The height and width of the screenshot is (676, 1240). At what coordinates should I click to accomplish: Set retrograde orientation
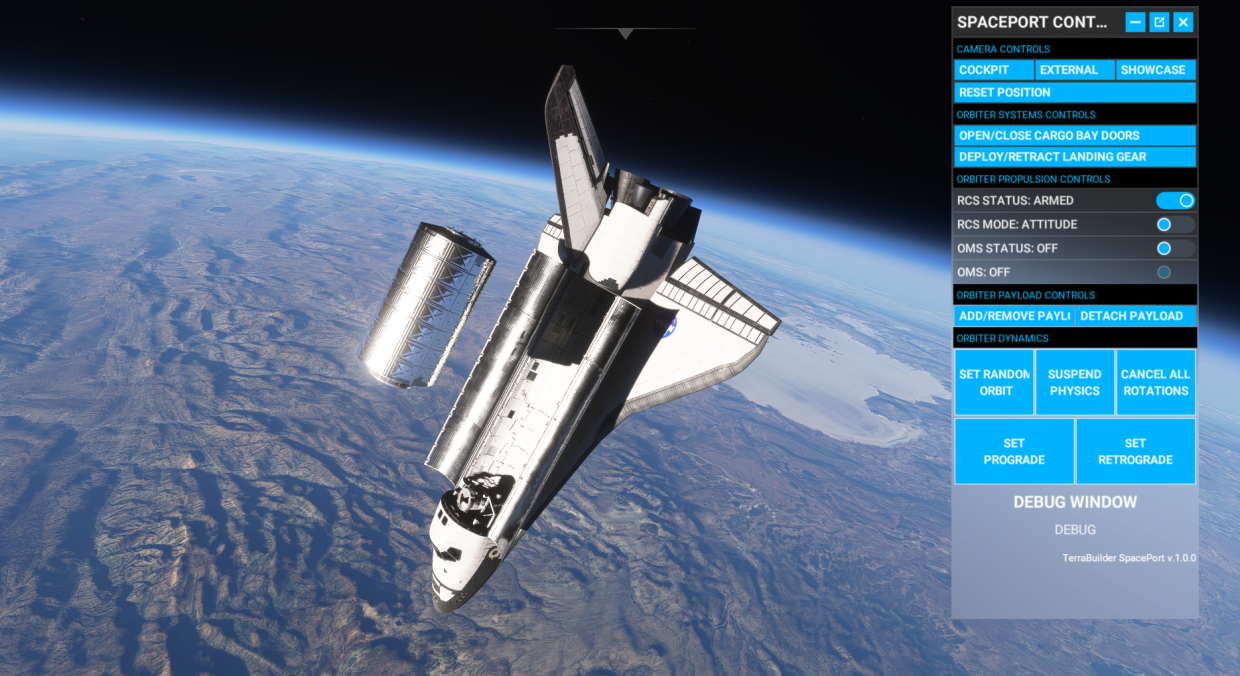click(1135, 451)
